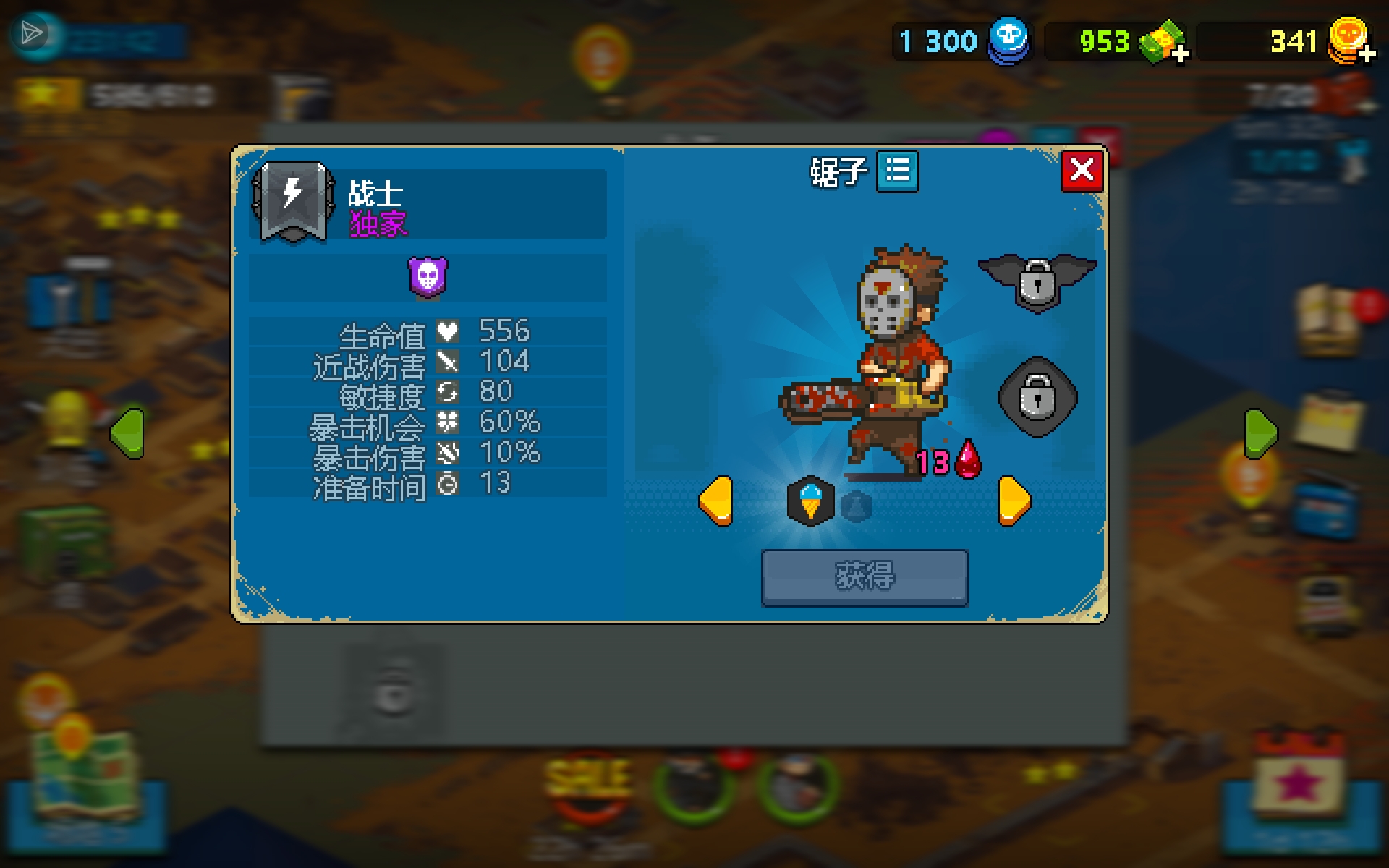This screenshot has width=1389, height=868.
Task: Click the heart icon next to 生命值
Action: click(x=449, y=331)
